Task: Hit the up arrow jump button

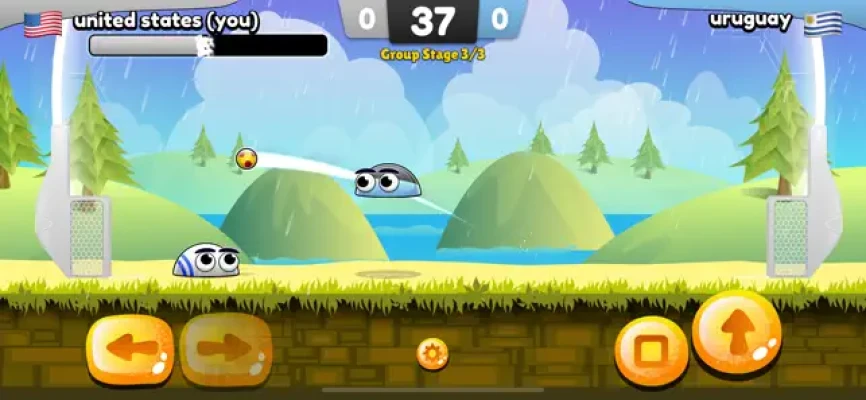Action: pyautogui.click(x=736, y=333)
